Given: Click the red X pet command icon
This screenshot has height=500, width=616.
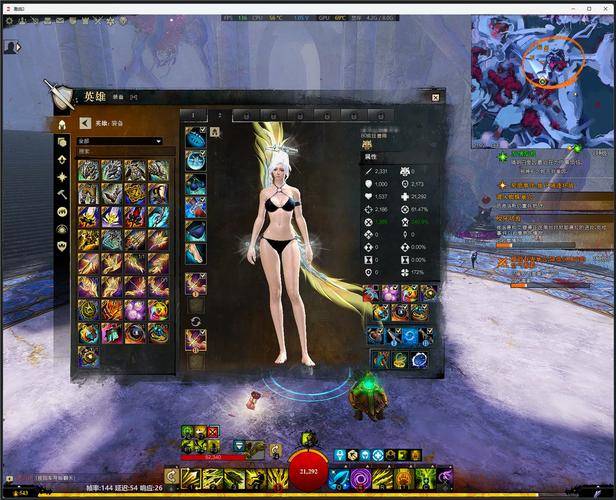Looking at the screenshot, I should [213, 430].
